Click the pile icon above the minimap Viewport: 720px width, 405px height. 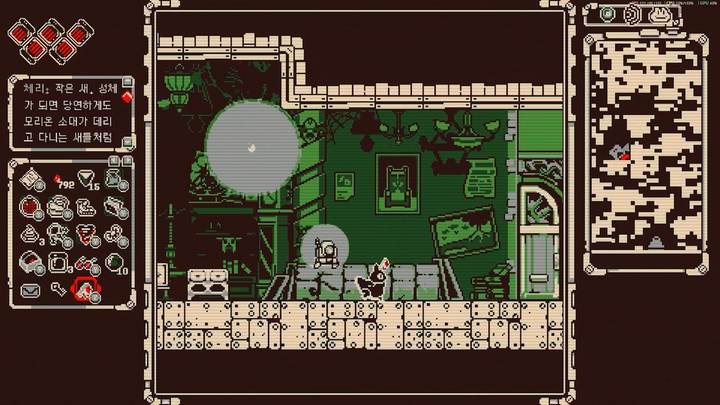point(659,14)
